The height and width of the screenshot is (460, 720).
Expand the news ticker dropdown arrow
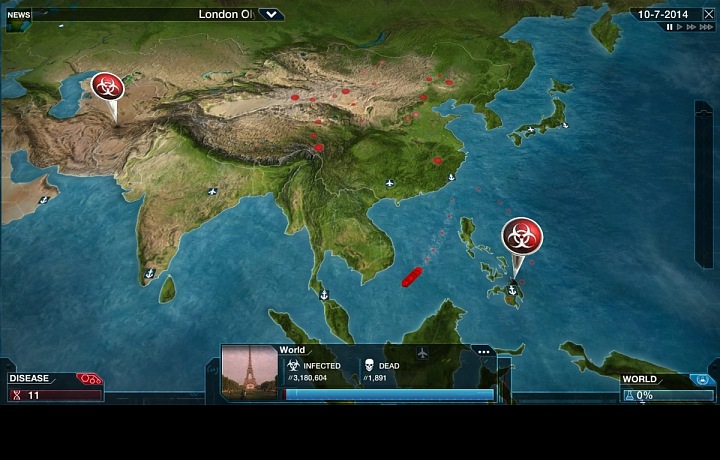click(x=271, y=14)
